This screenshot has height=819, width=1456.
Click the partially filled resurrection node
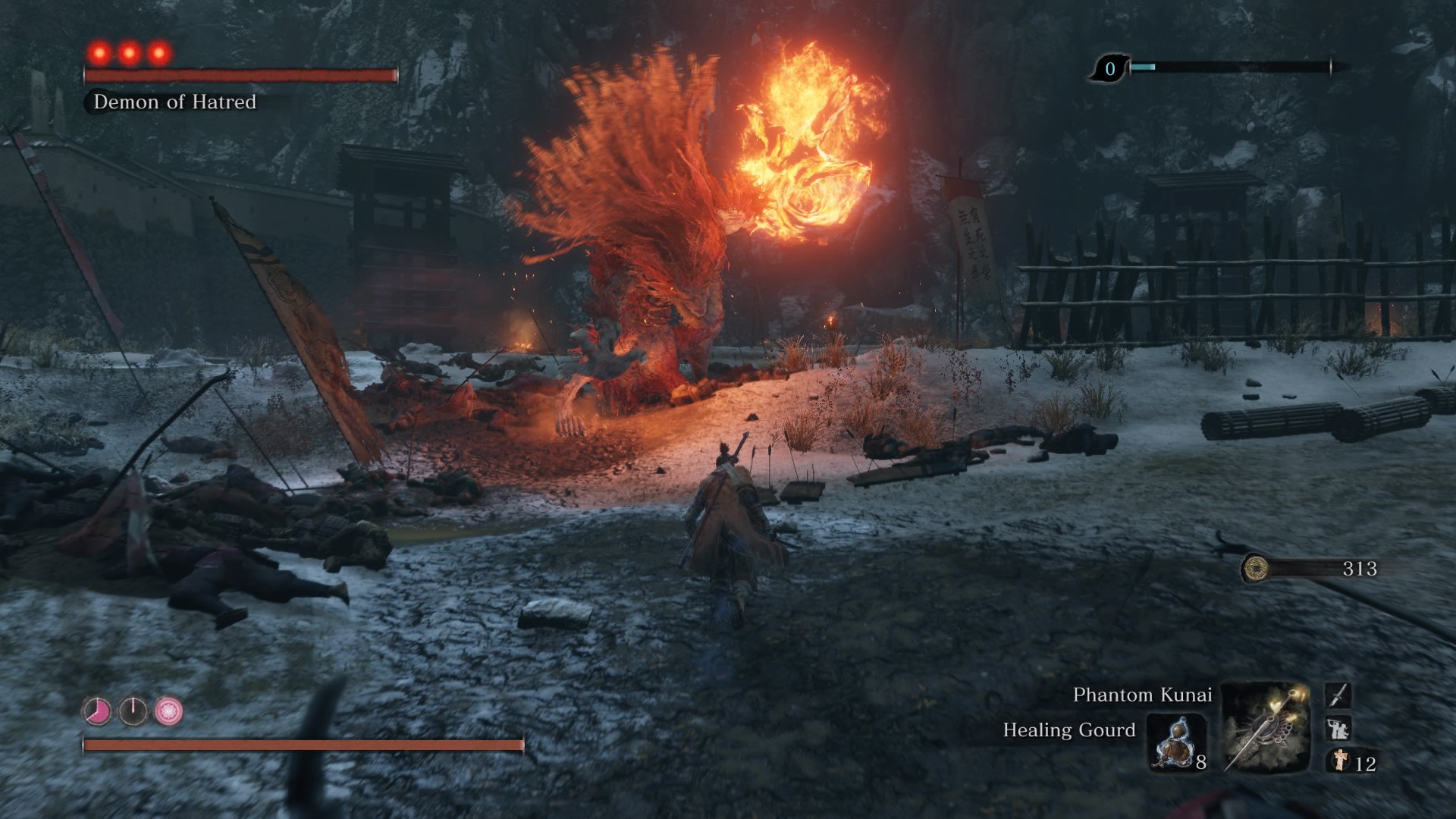tap(97, 711)
